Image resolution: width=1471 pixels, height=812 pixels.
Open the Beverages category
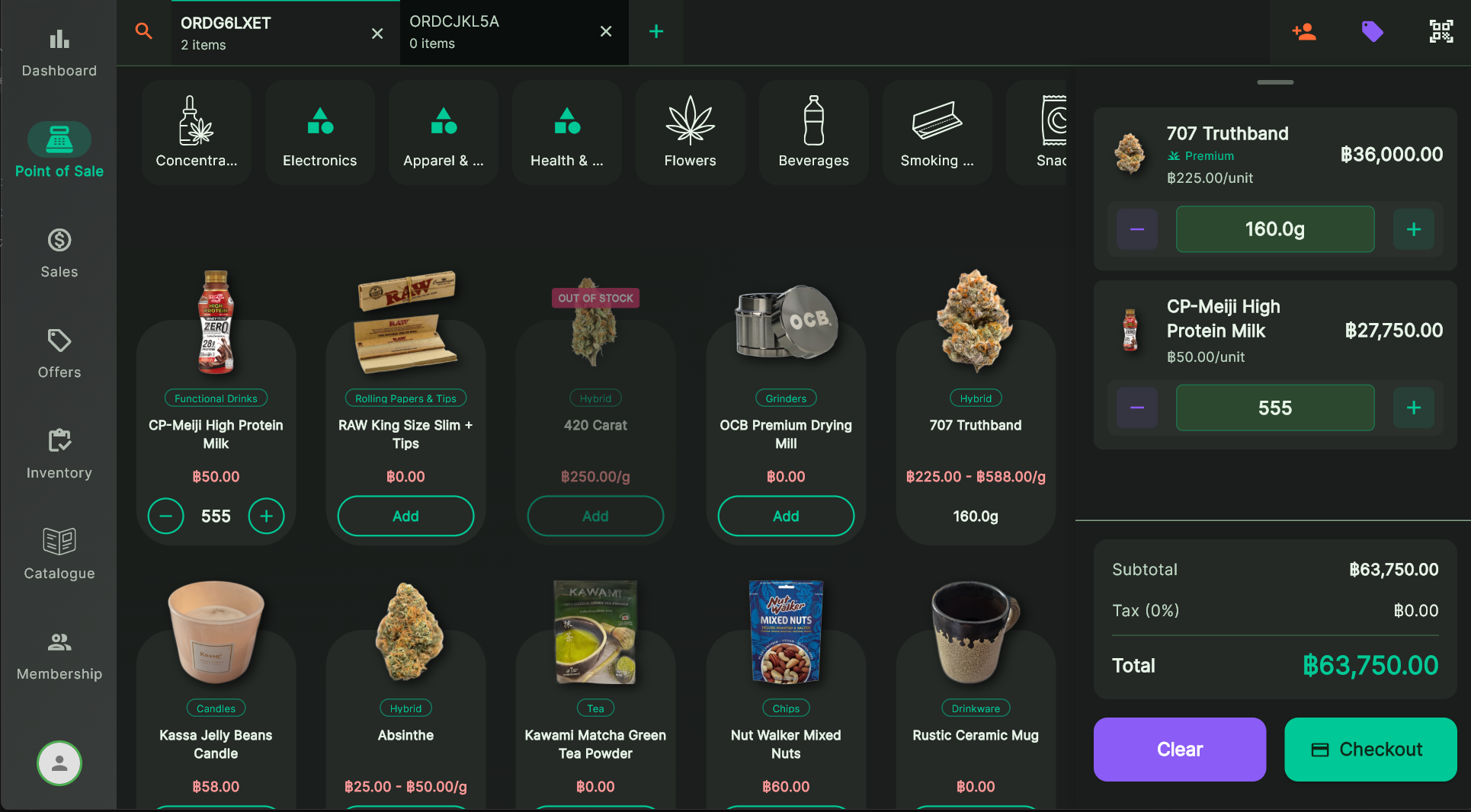pyautogui.click(x=813, y=132)
